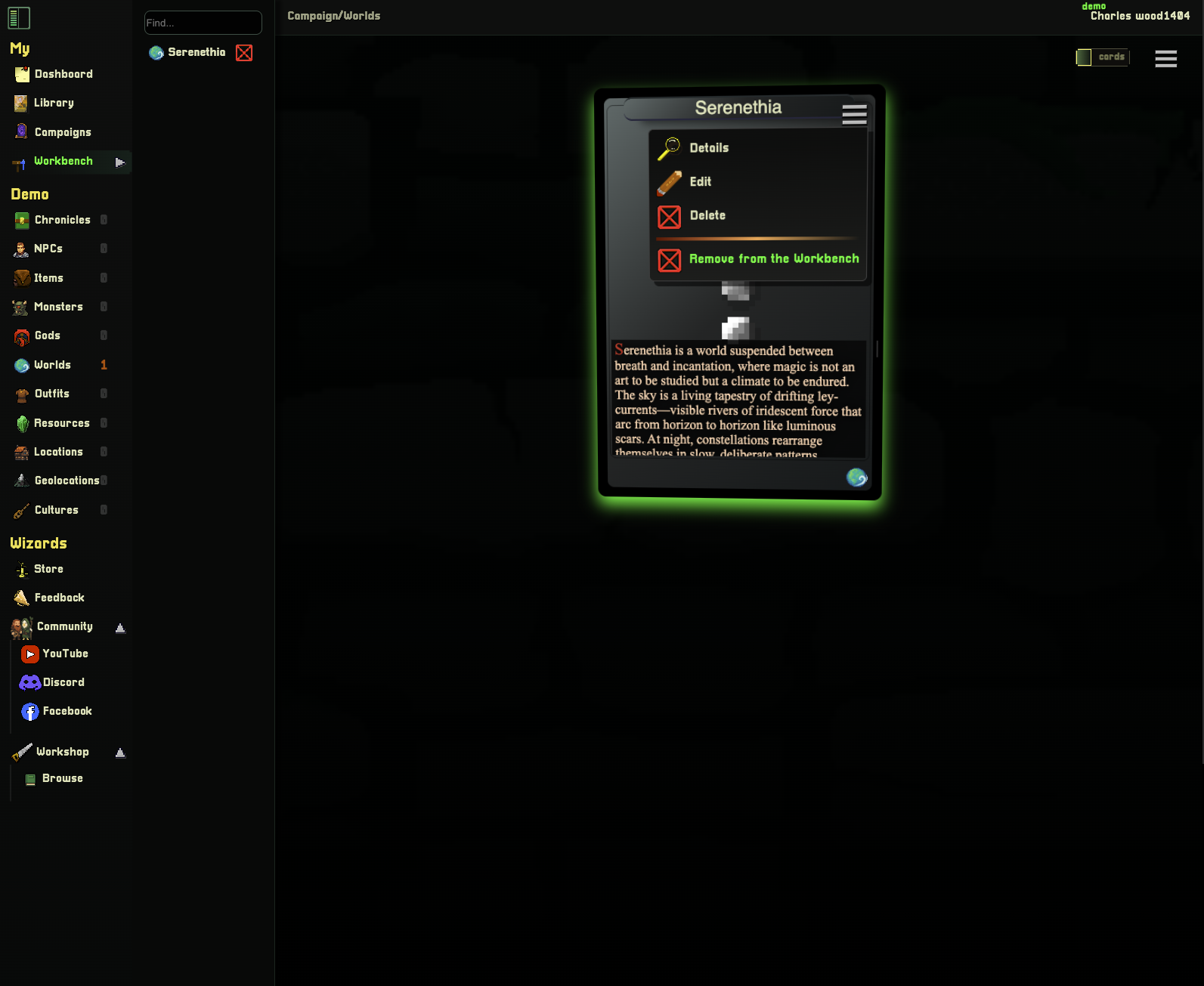The height and width of the screenshot is (986, 1204).
Task: Select Details from the context menu
Action: point(707,147)
